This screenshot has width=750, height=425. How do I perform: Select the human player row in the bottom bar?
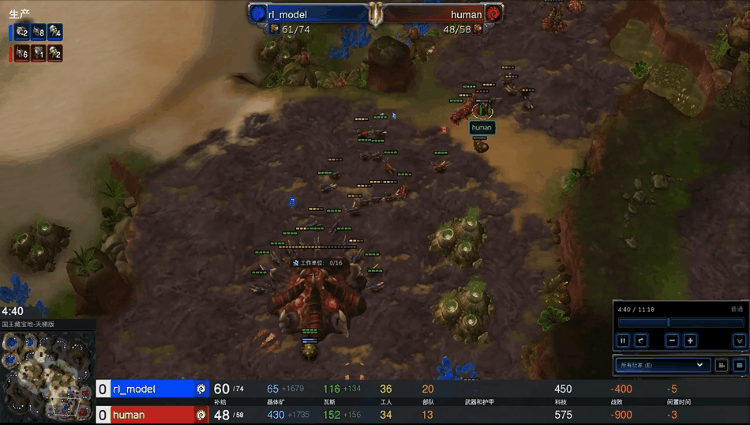click(x=150, y=414)
